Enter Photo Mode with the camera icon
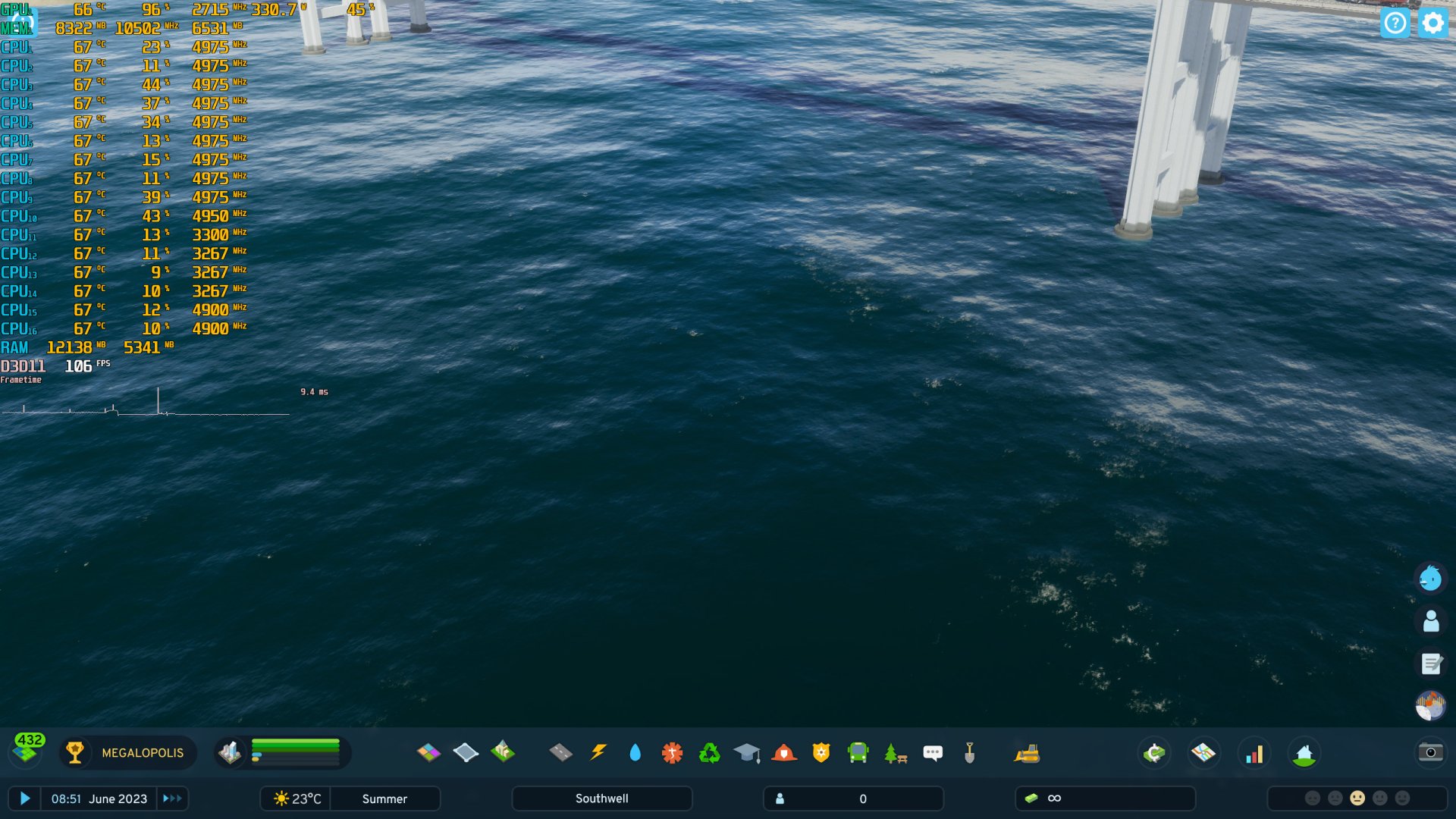The image size is (1456, 819). [x=1429, y=753]
